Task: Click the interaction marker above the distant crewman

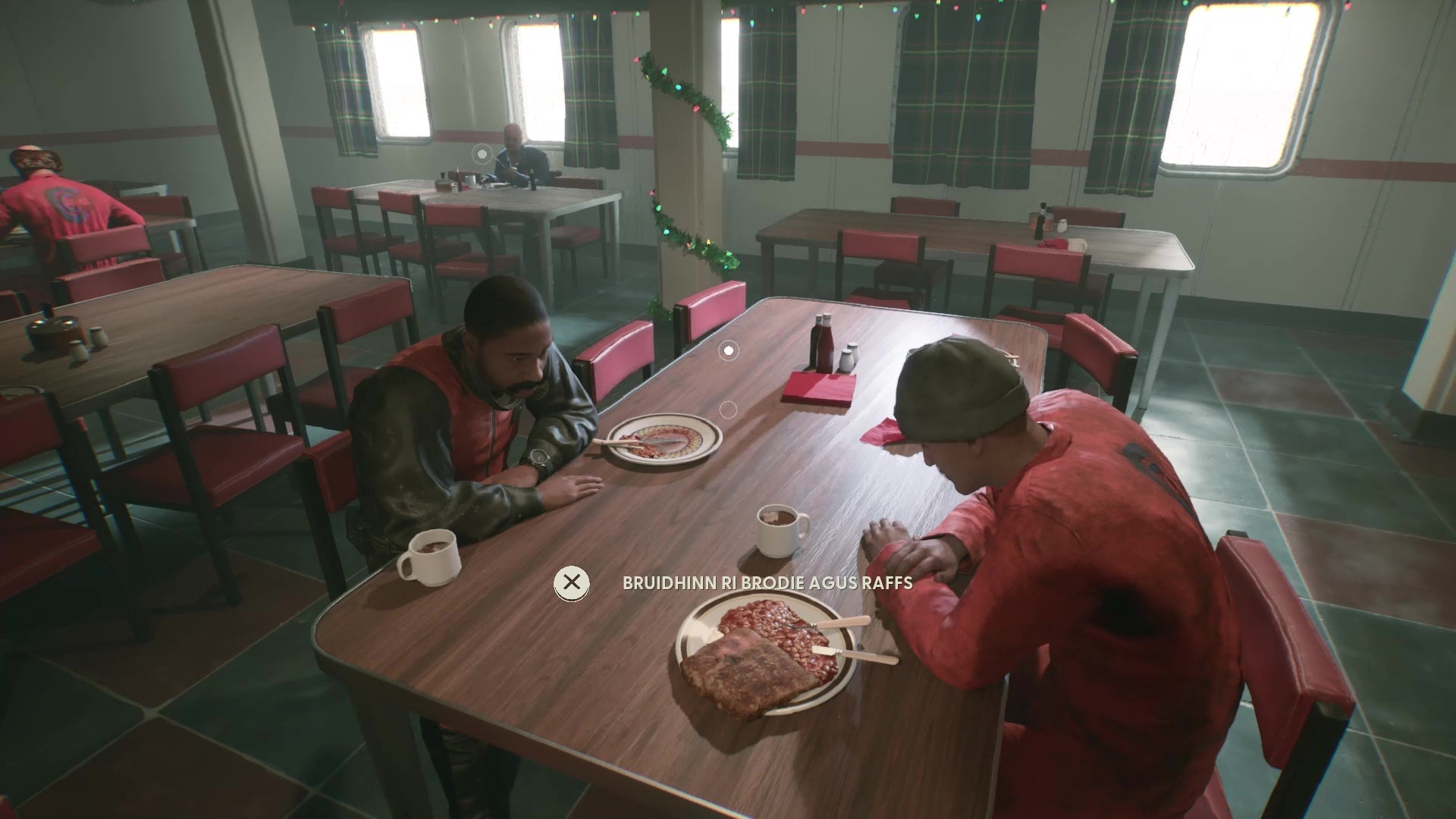Action: (x=481, y=153)
